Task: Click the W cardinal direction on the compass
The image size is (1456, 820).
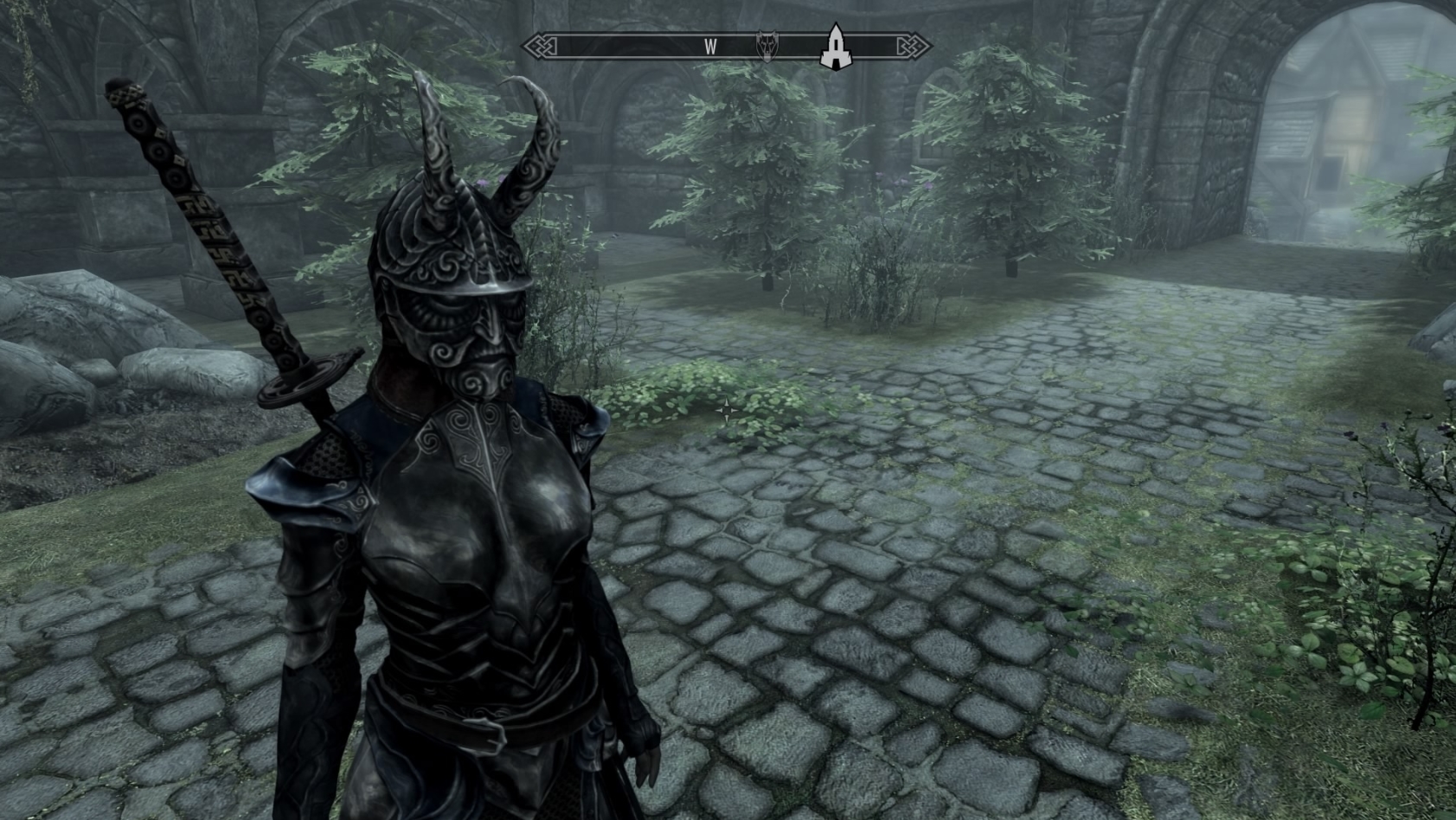Action: (710, 47)
